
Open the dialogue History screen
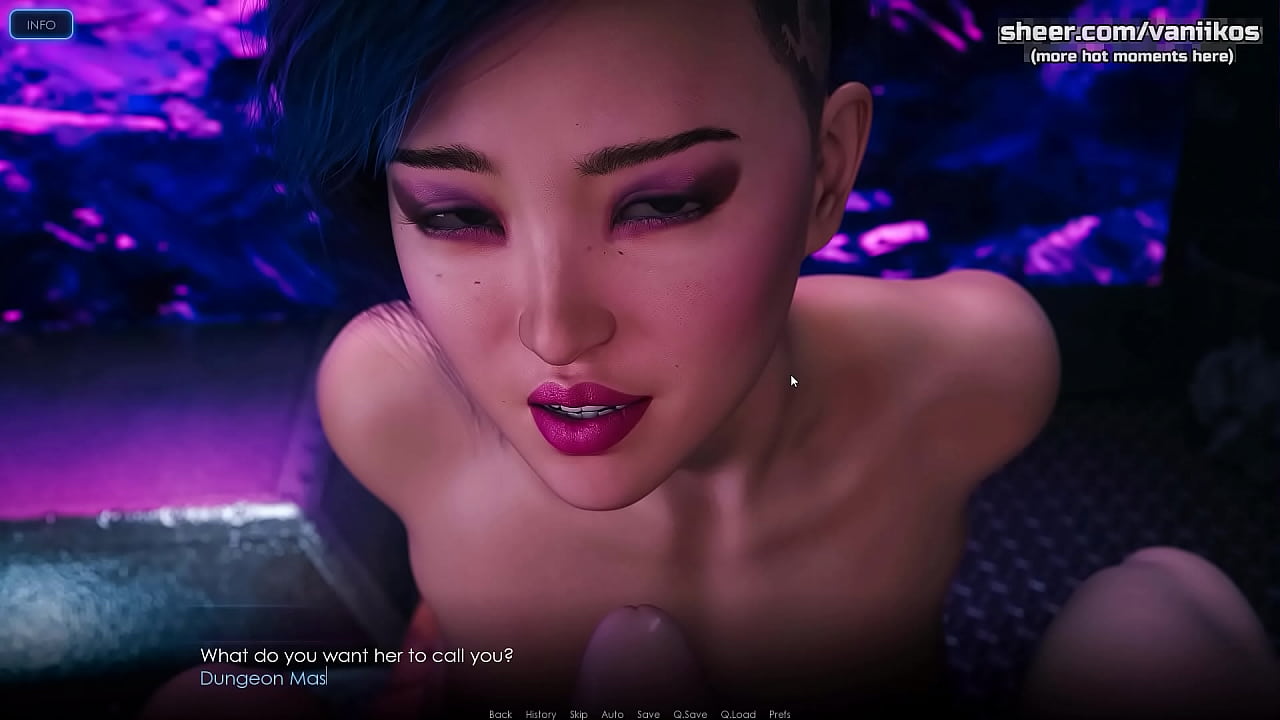pyautogui.click(x=541, y=713)
